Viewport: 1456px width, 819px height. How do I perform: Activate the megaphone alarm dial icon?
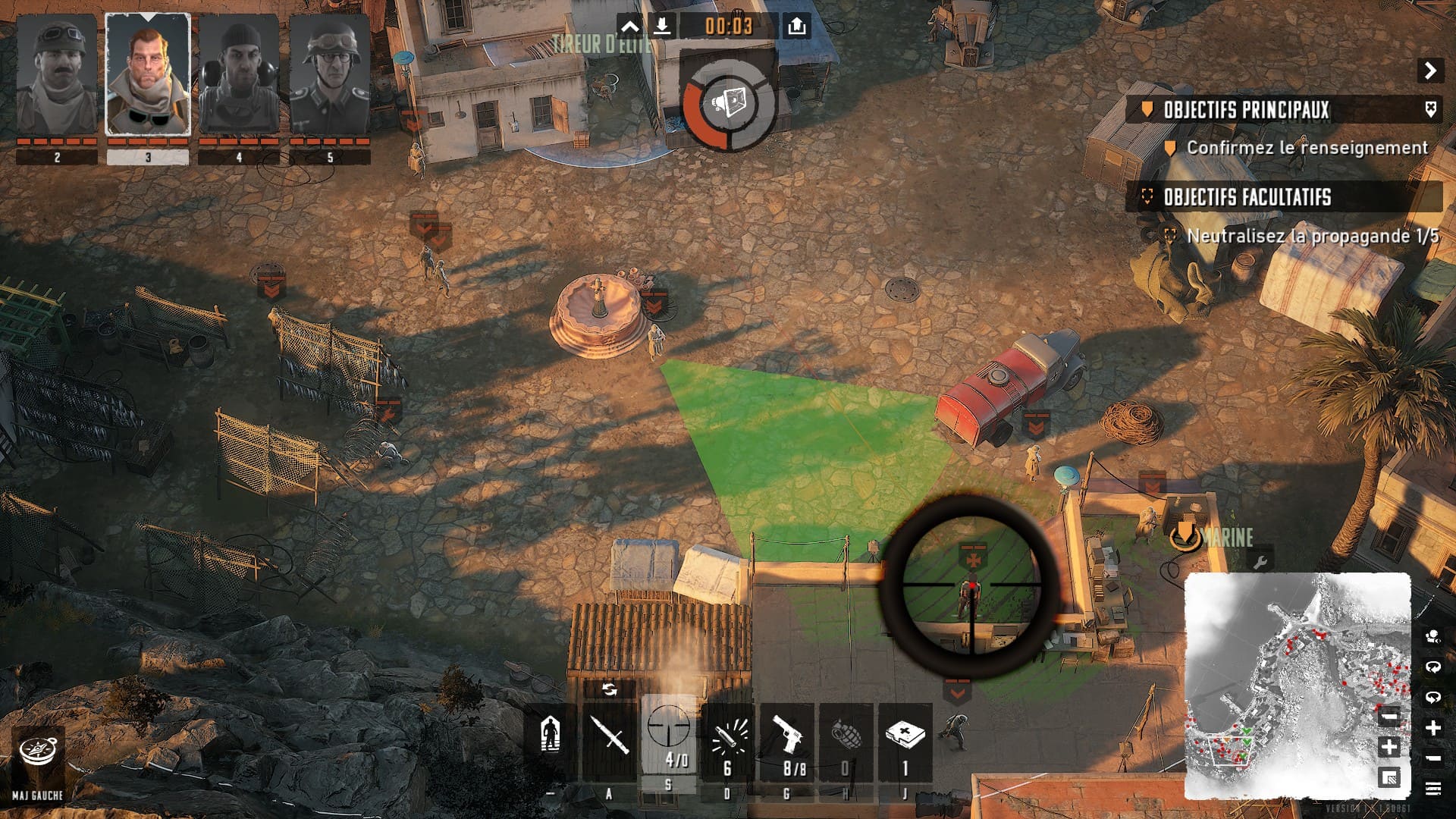tap(729, 103)
